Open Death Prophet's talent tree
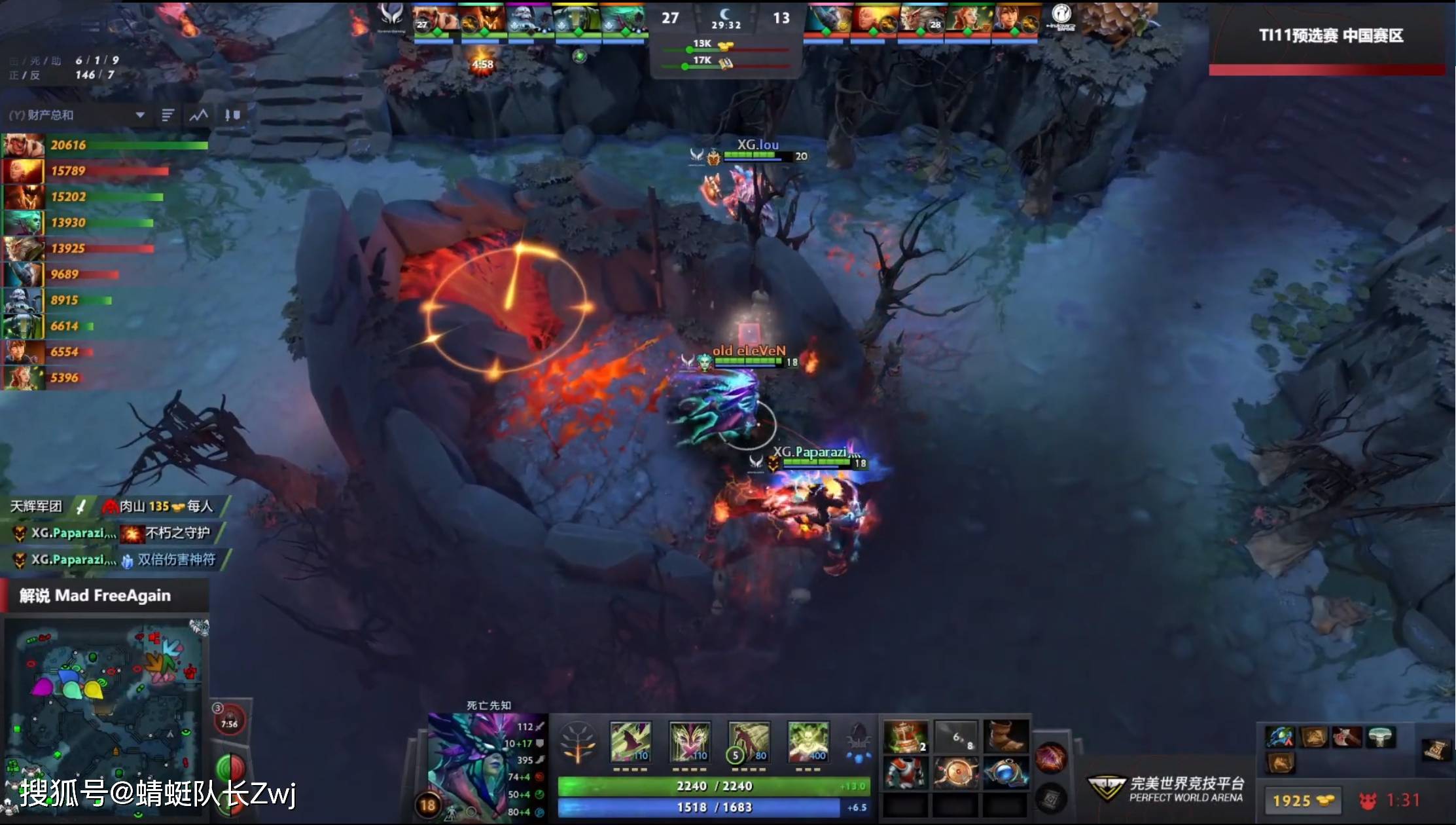This screenshot has width=1456, height=825. [578, 743]
